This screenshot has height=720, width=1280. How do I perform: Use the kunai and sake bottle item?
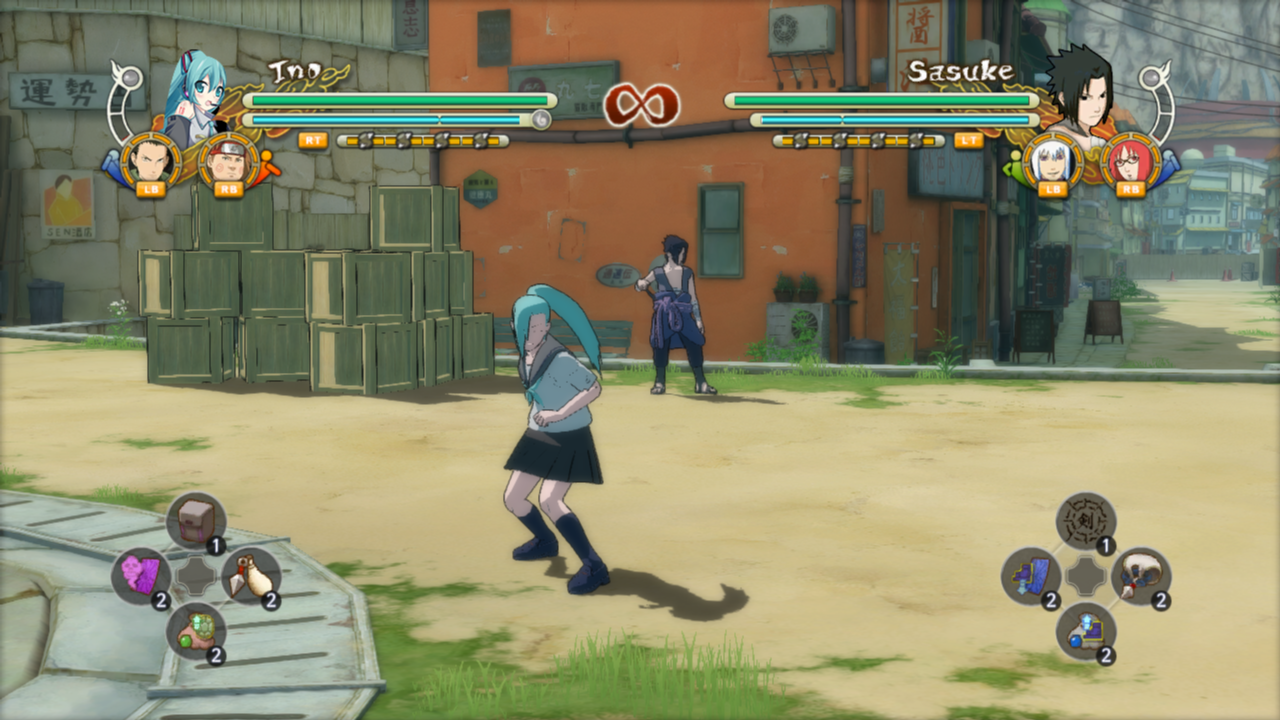[251, 576]
